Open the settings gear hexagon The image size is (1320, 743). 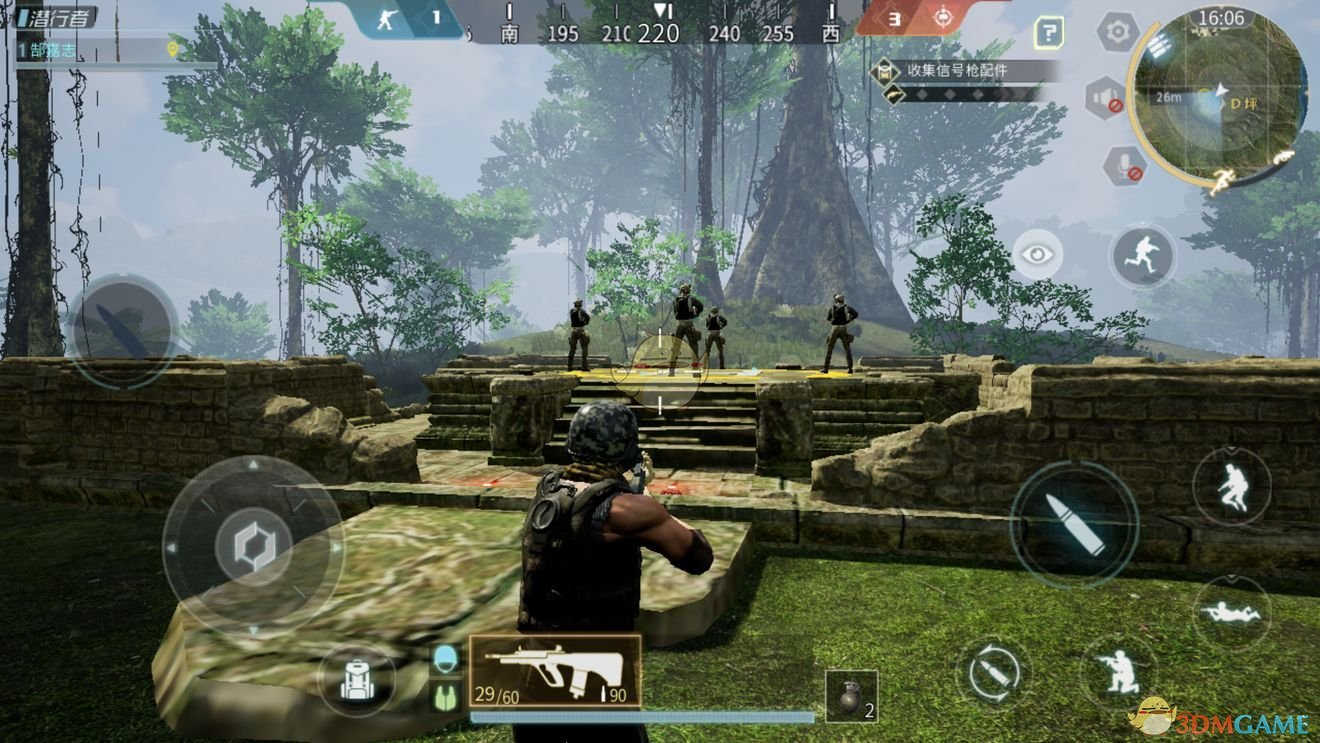tap(1118, 32)
